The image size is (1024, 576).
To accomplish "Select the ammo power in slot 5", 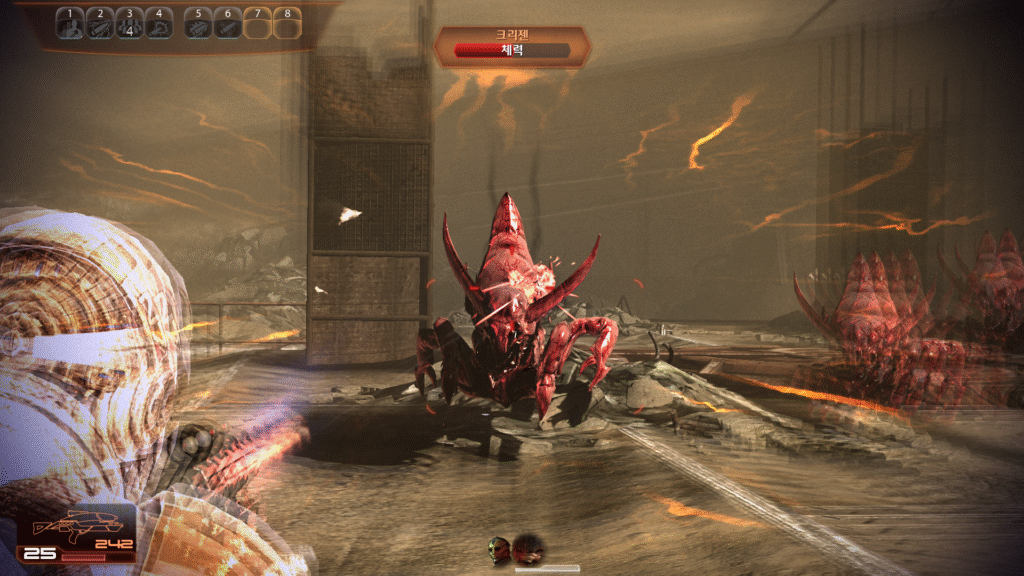I will point(198,24).
